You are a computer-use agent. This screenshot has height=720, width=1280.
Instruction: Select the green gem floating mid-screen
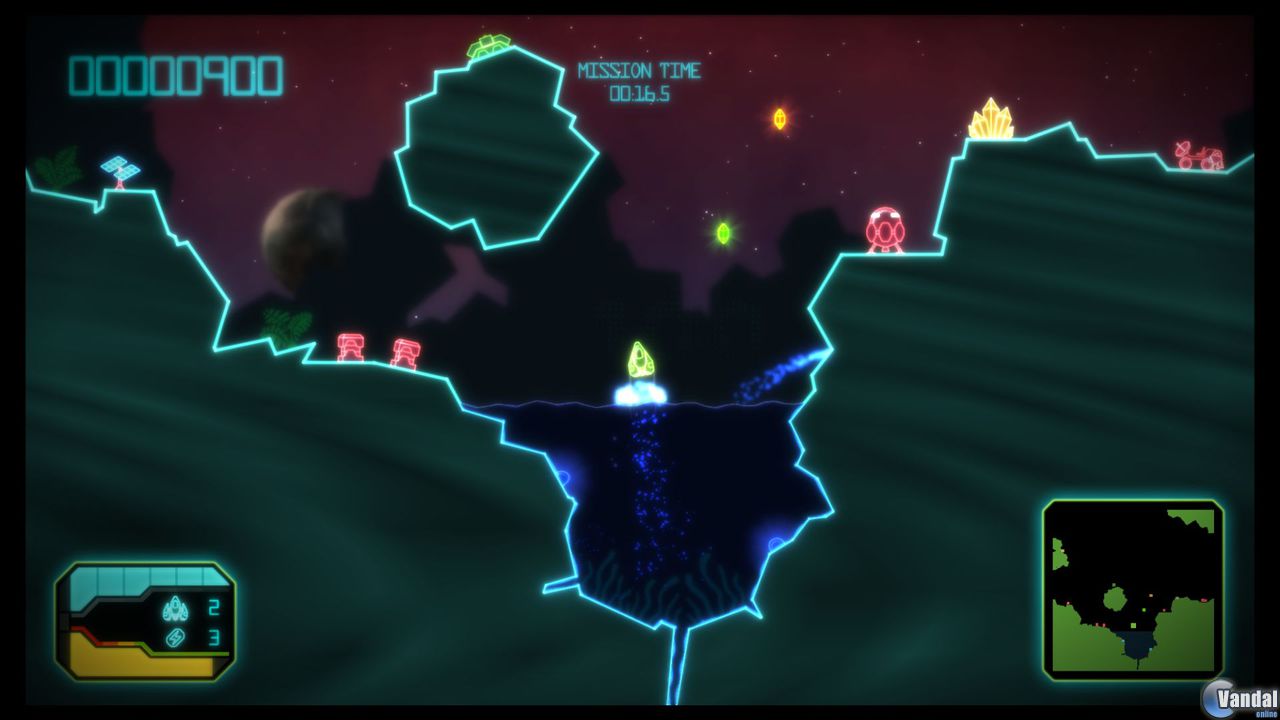point(723,234)
